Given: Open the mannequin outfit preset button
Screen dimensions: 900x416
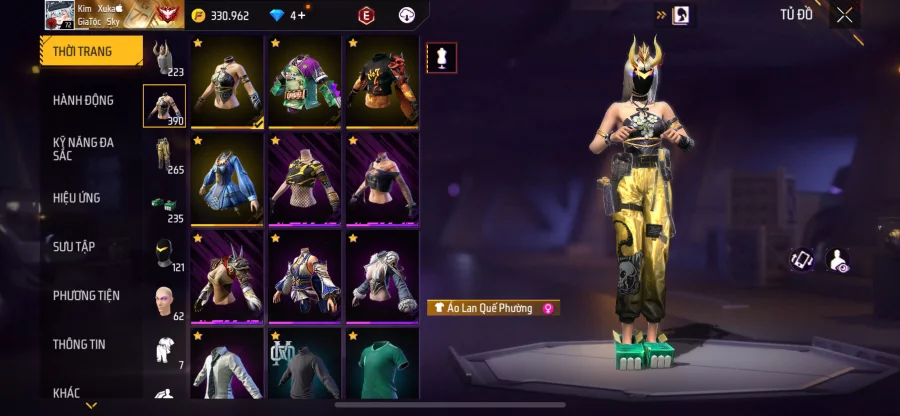Looking at the screenshot, I should 441,57.
